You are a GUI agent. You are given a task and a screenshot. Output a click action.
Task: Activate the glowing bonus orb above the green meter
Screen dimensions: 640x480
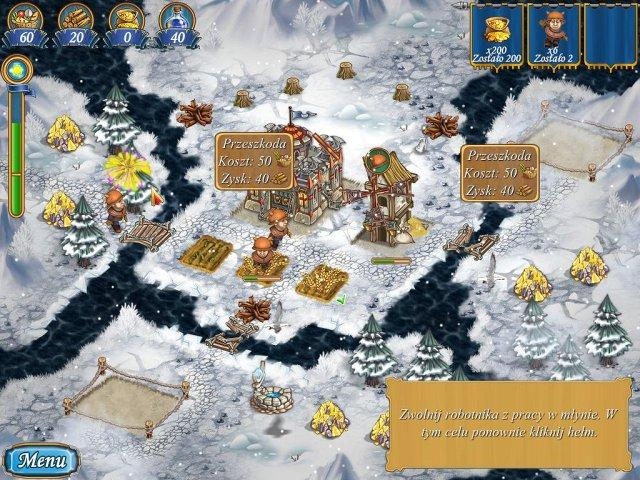pyautogui.click(x=15, y=70)
